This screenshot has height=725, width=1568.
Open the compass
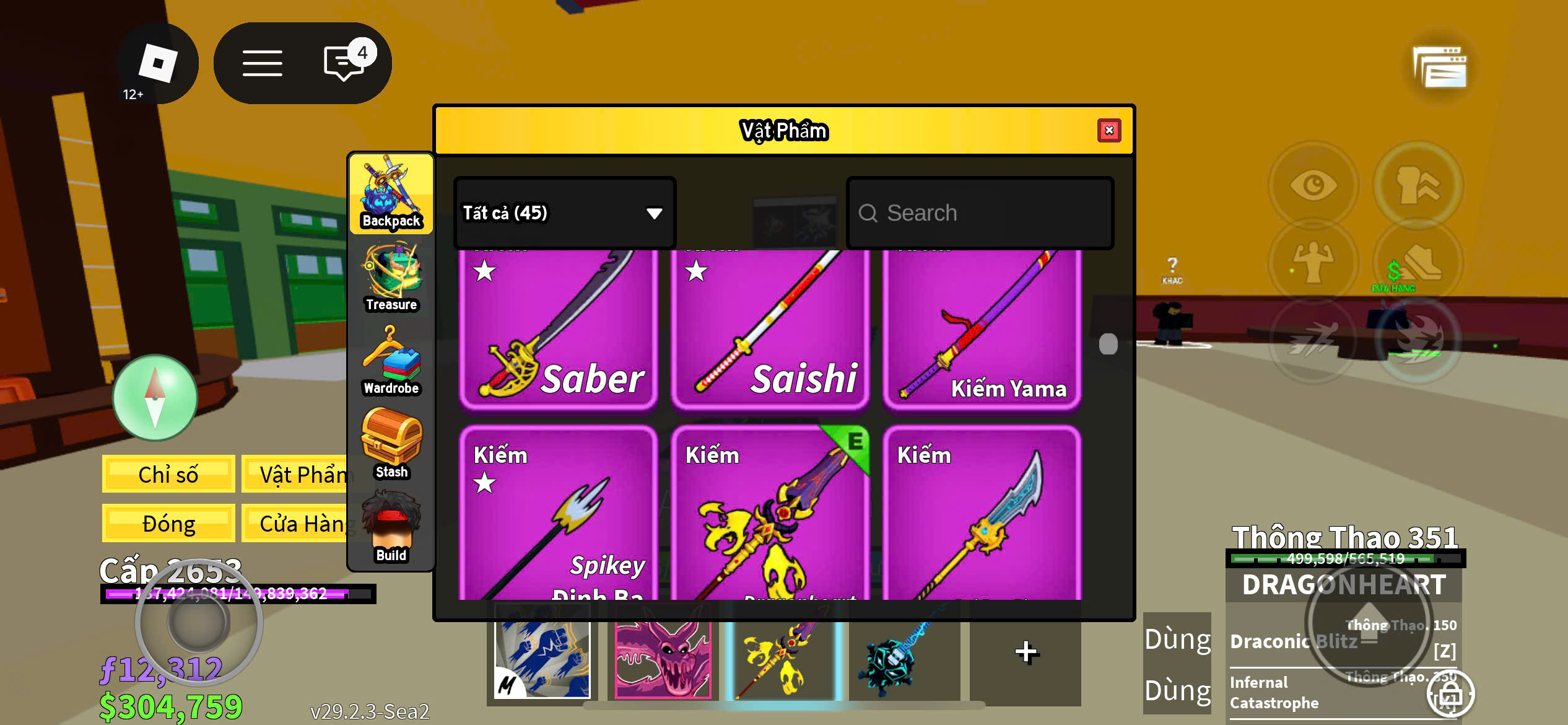tap(155, 397)
